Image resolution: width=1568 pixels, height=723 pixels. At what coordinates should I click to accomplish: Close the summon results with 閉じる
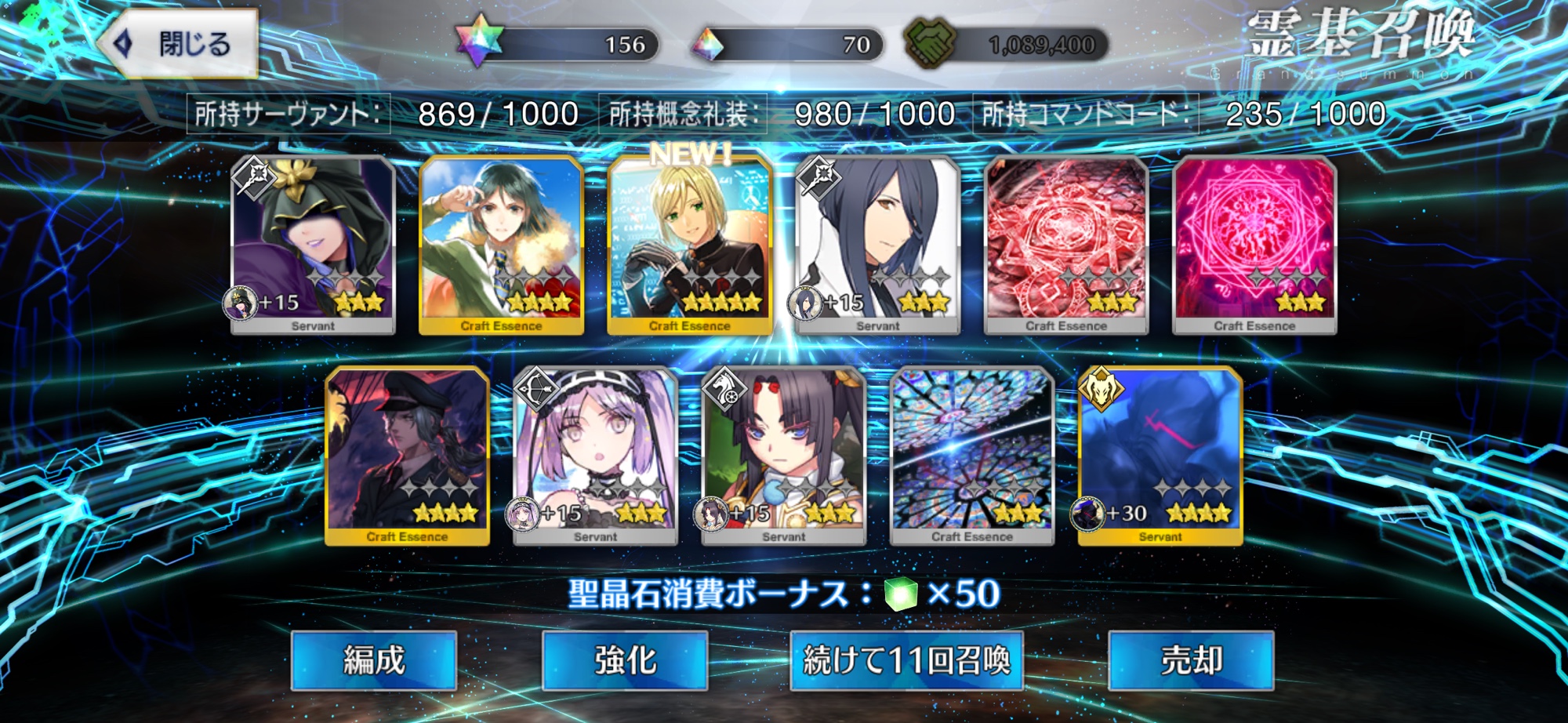click(180, 43)
